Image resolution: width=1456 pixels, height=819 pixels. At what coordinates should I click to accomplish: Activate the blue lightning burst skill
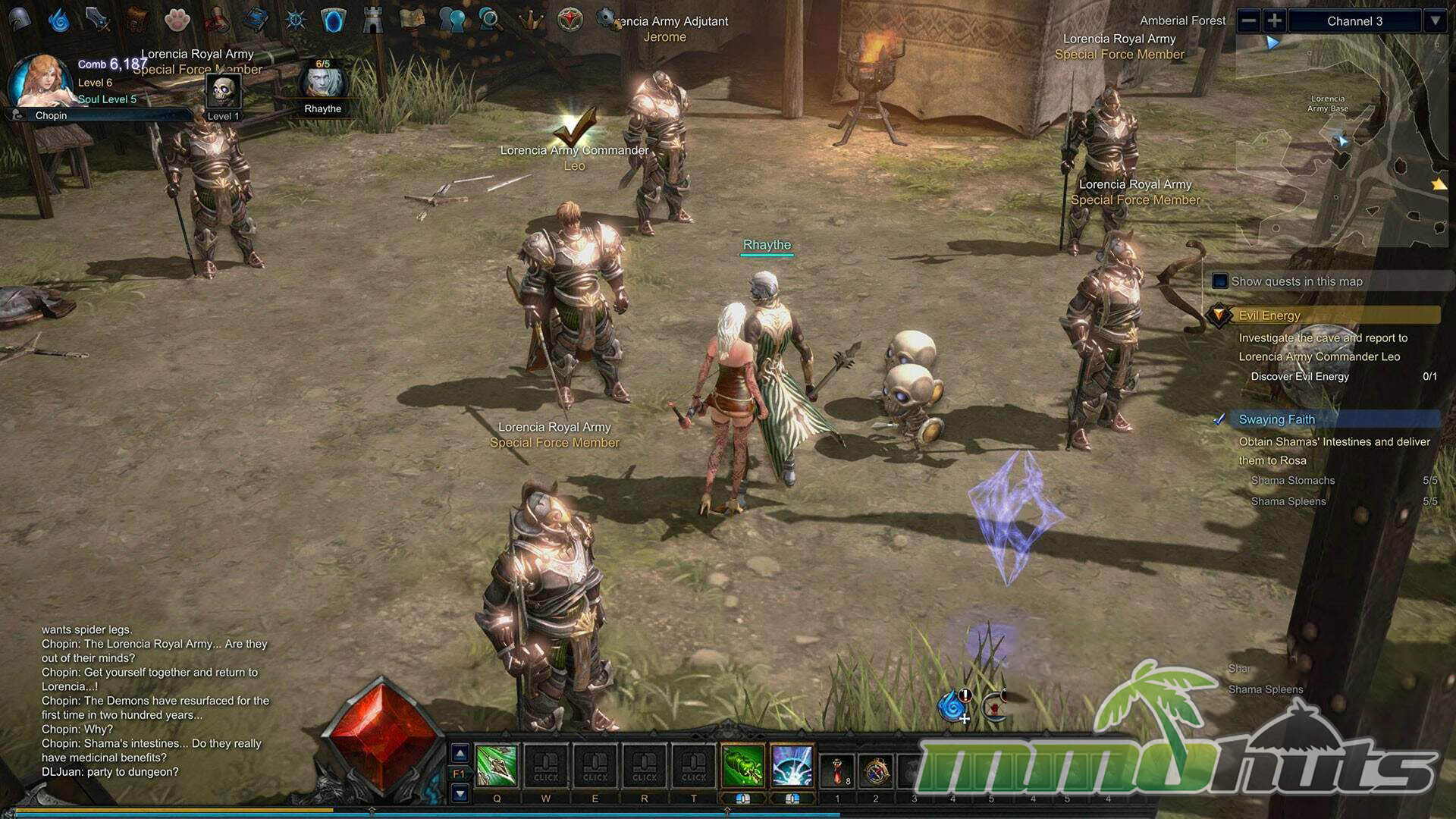coord(792,766)
